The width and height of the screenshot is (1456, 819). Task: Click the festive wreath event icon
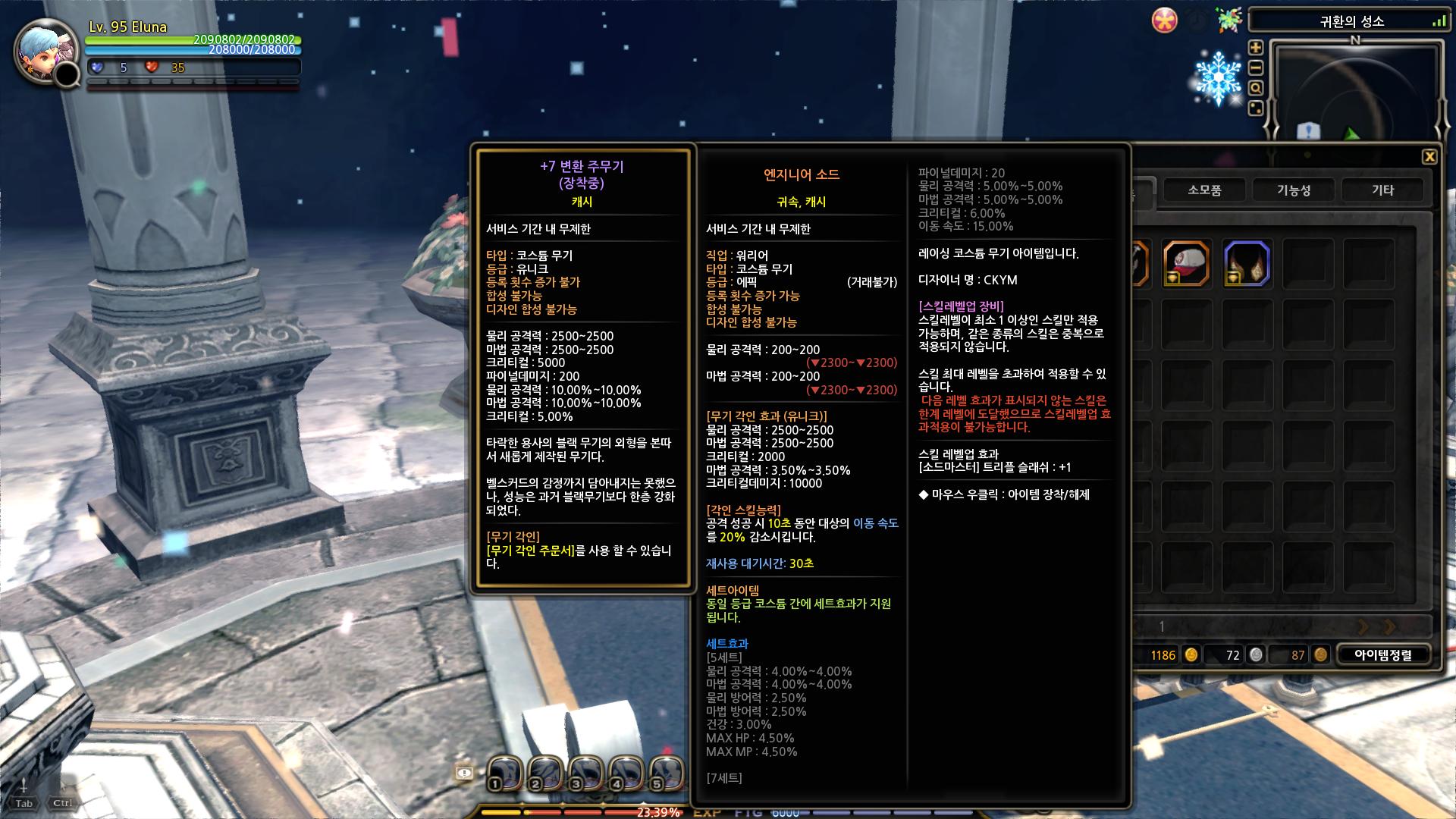(x=1228, y=20)
